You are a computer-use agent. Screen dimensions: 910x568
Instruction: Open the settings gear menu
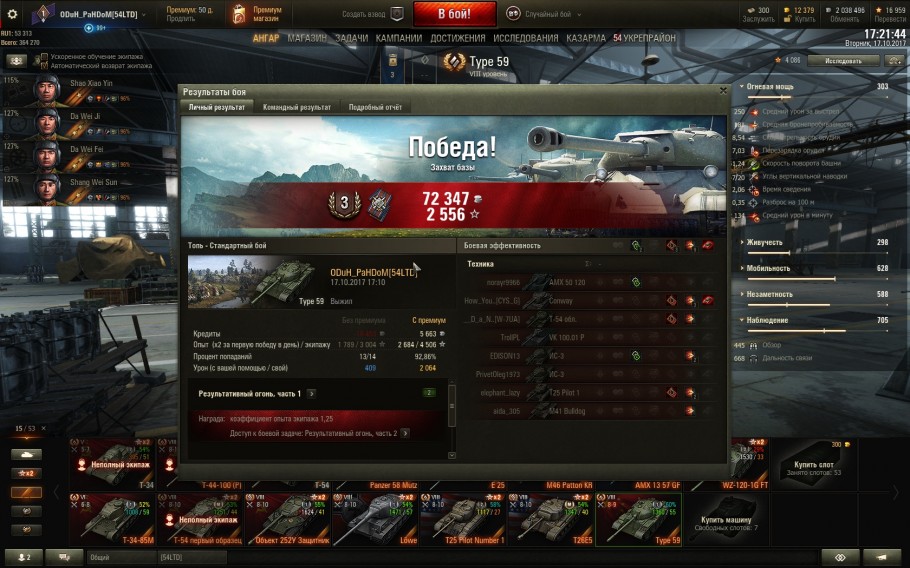coord(13,14)
